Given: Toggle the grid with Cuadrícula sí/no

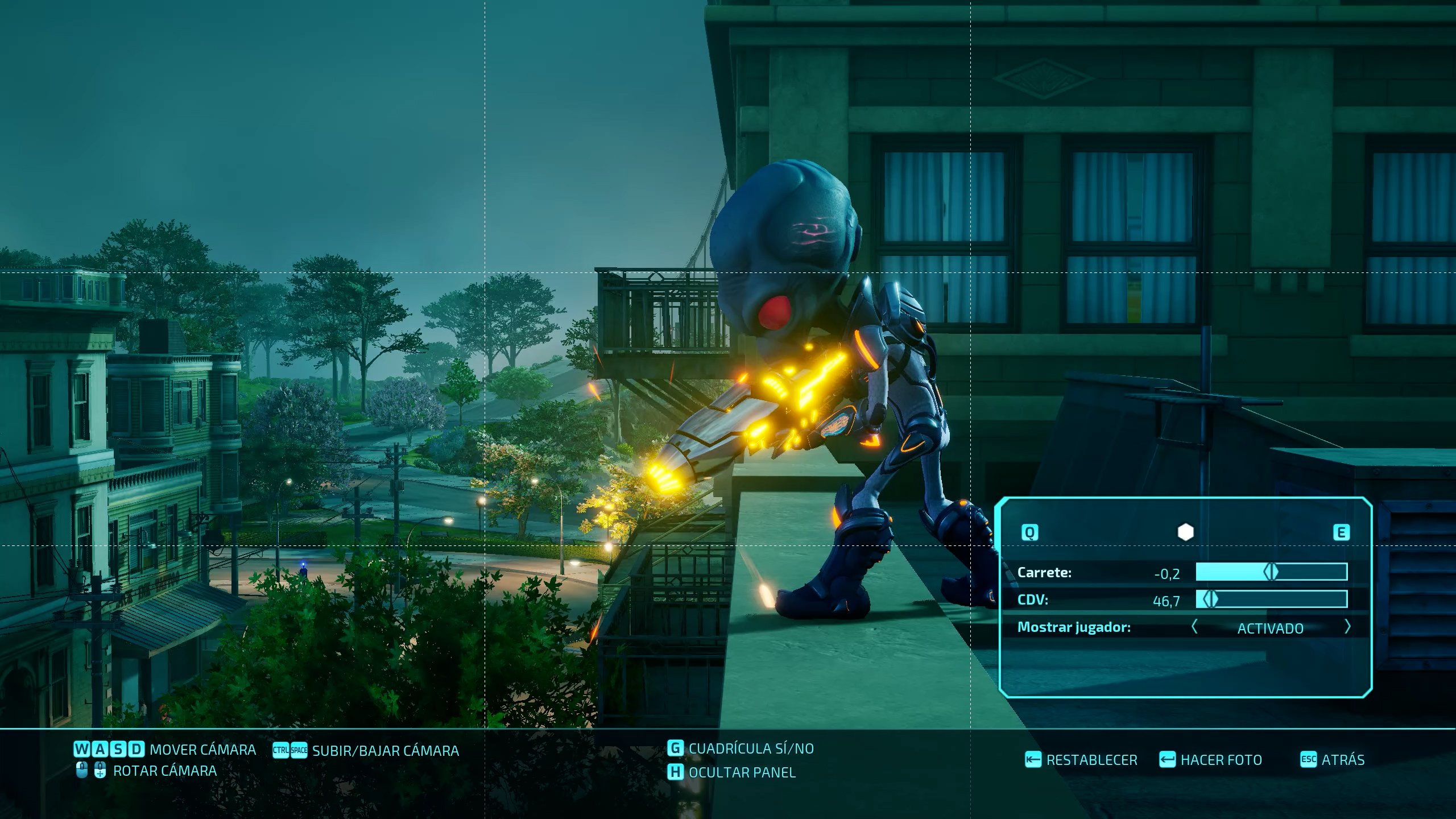Looking at the screenshot, I should (741, 748).
